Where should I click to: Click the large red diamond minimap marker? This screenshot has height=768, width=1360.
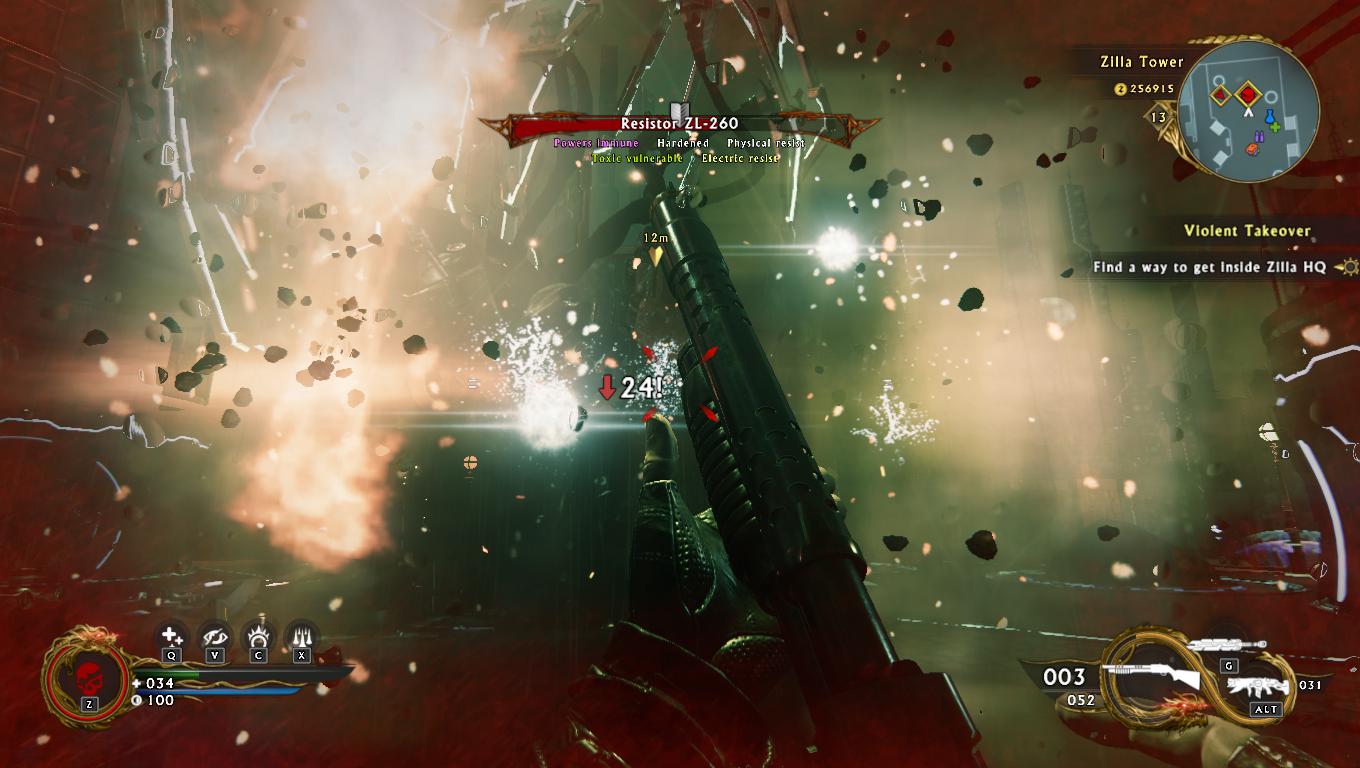(x=1248, y=96)
